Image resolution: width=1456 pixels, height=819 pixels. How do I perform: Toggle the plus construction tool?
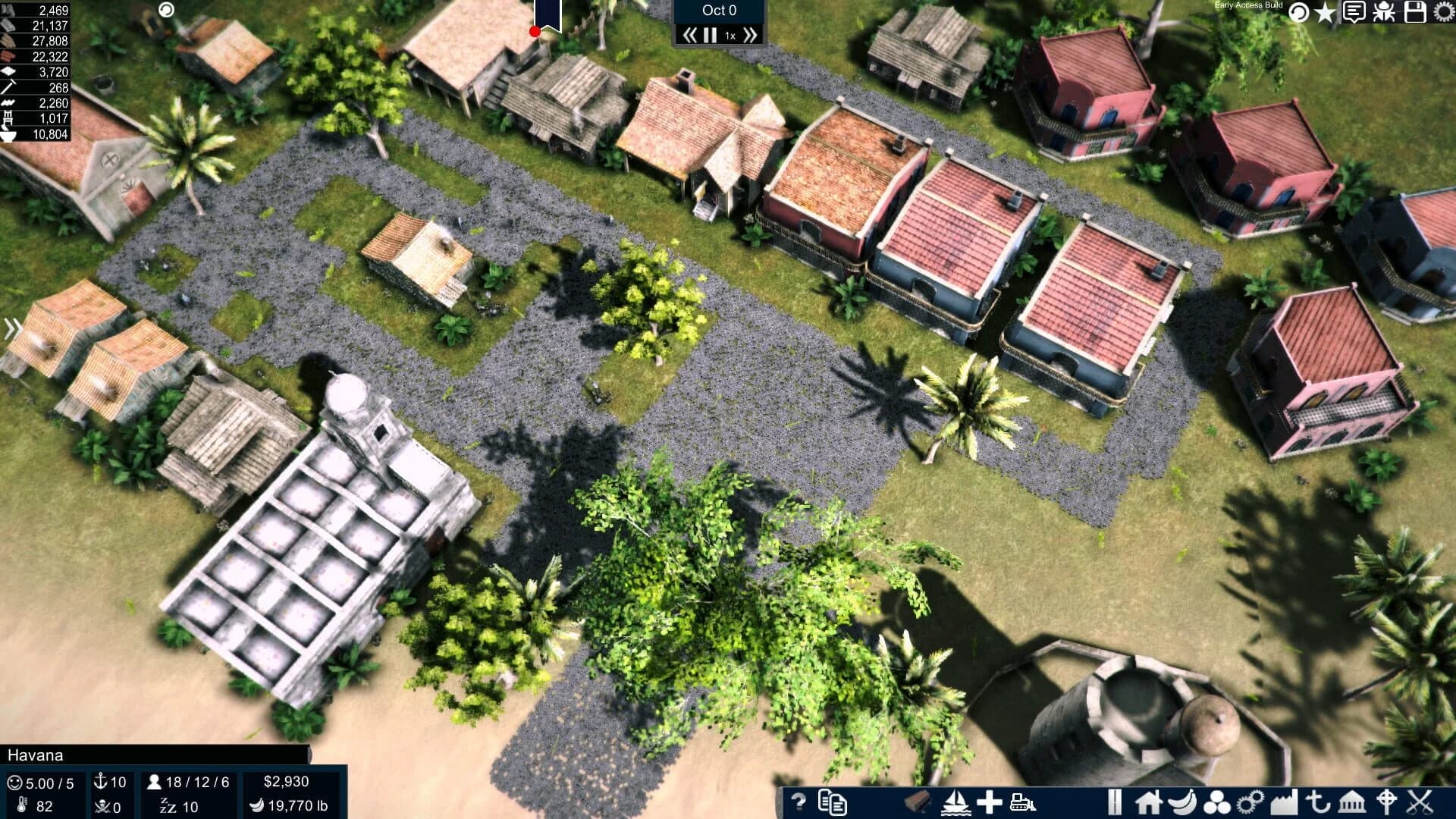tap(988, 802)
